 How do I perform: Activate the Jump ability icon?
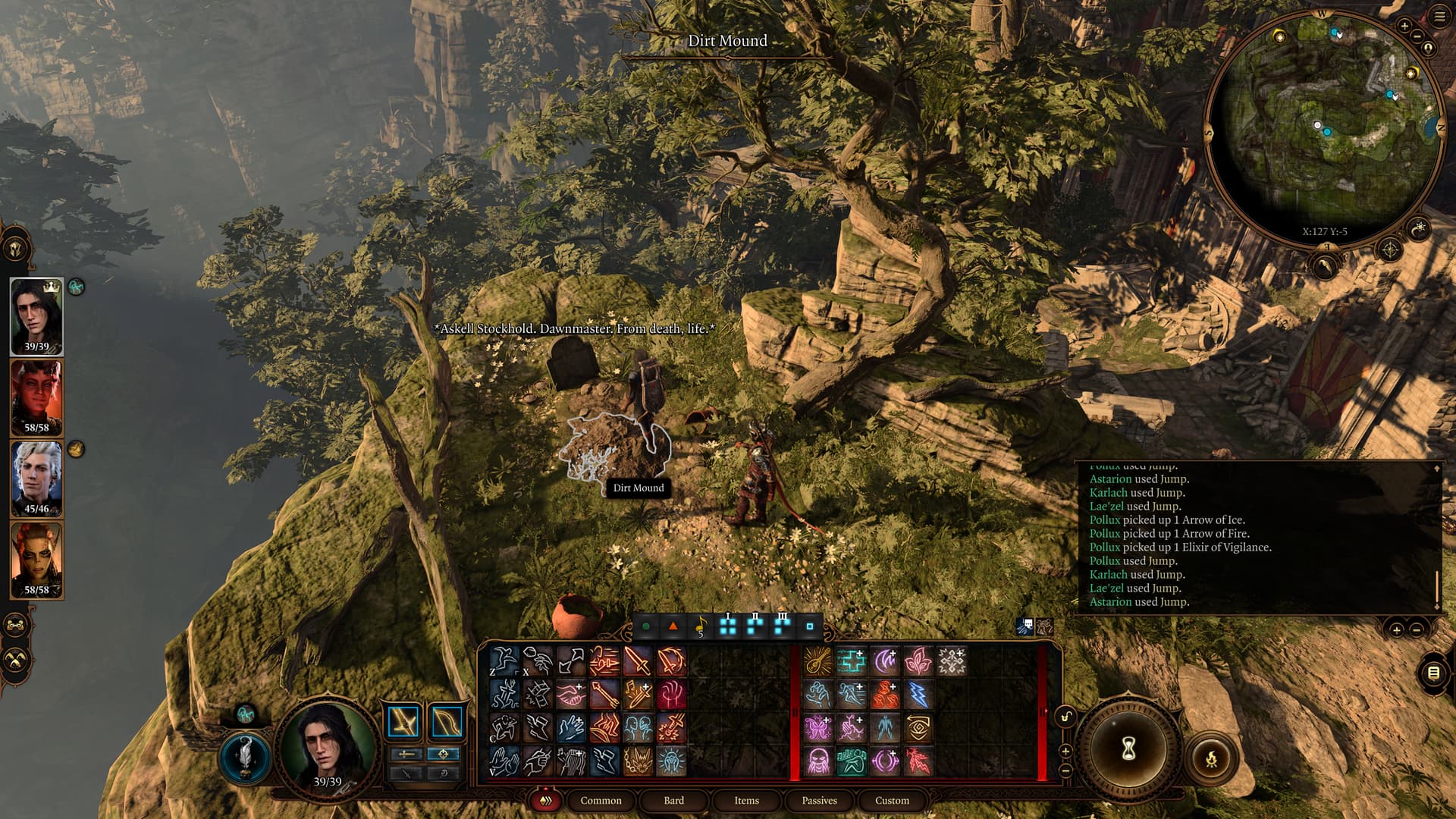click(x=504, y=661)
